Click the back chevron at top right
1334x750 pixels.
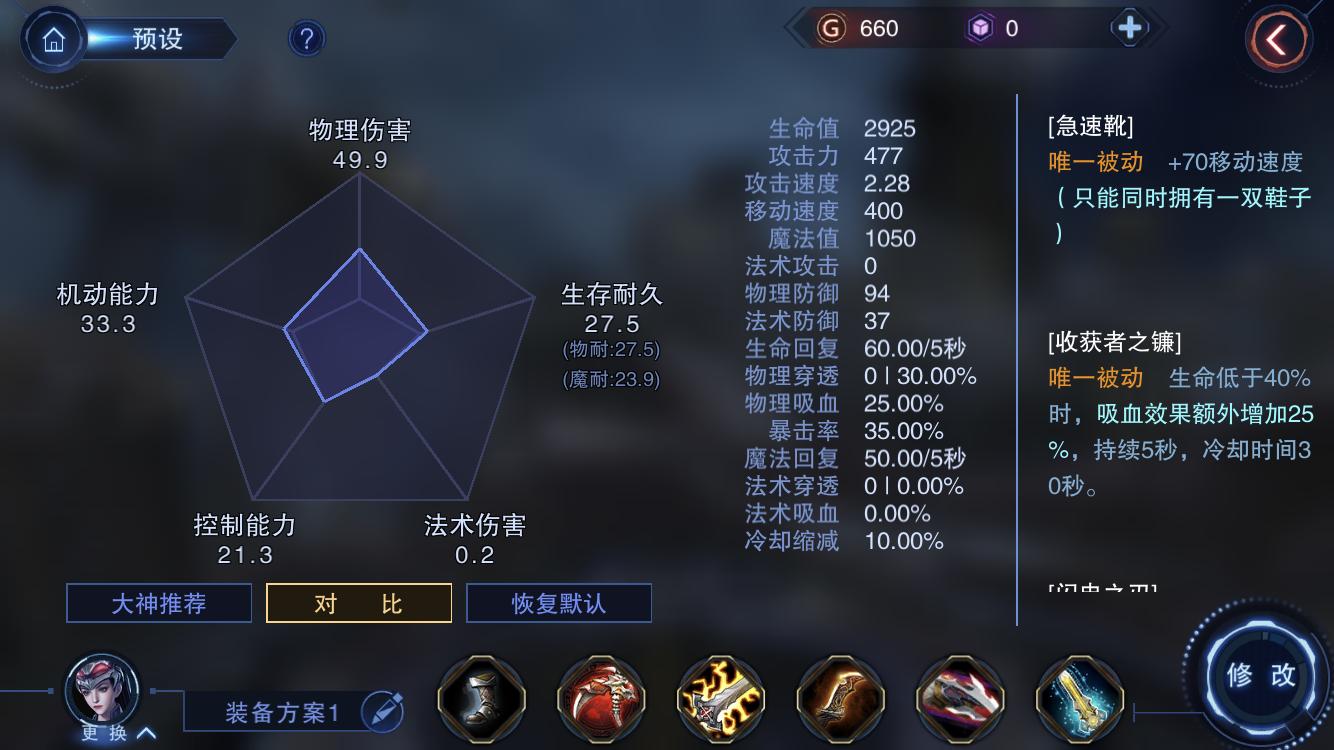coord(1277,36)
